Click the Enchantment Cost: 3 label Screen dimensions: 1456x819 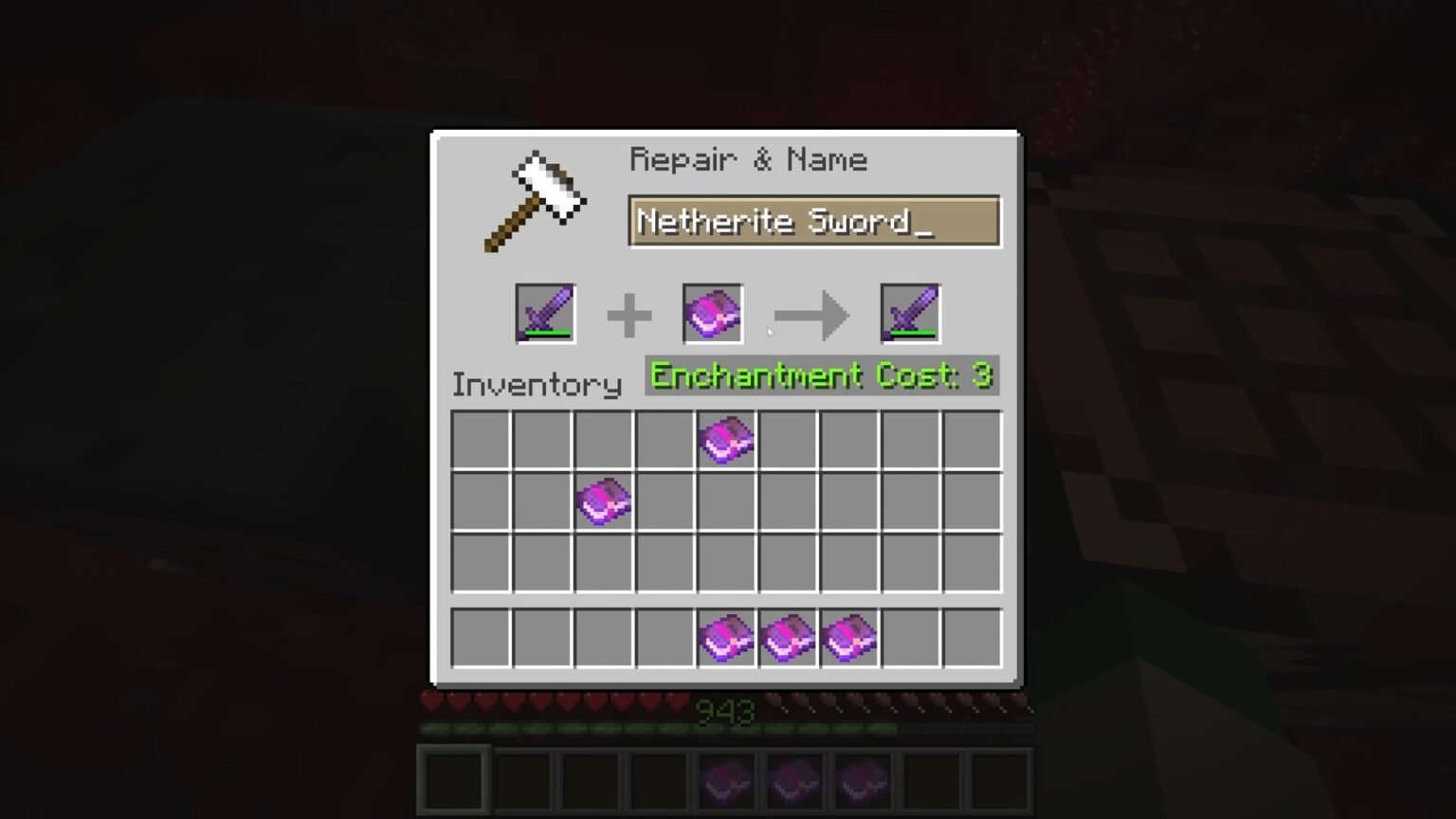pos(821,375)
